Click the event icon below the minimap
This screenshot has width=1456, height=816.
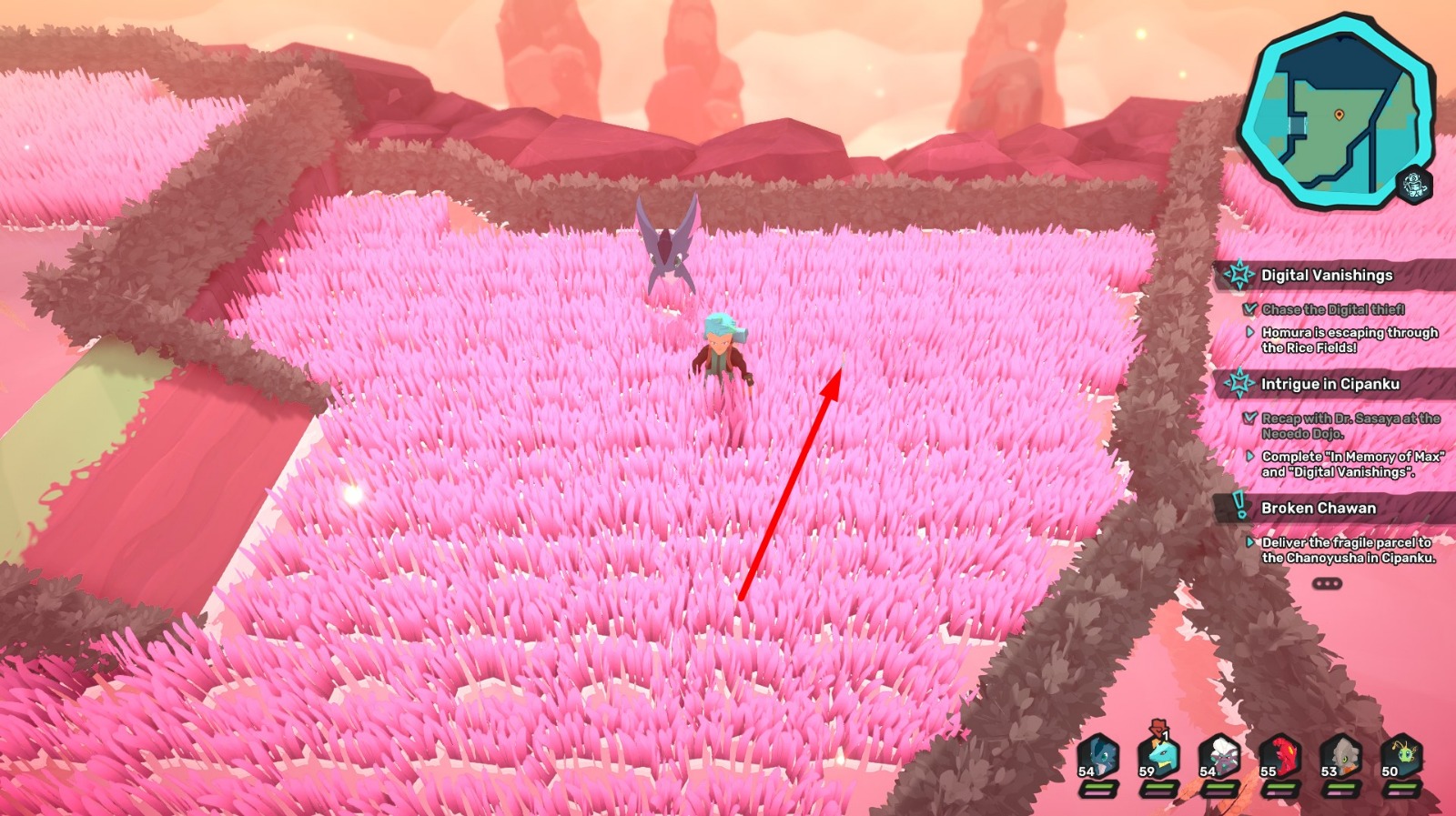click(1413, 183)
